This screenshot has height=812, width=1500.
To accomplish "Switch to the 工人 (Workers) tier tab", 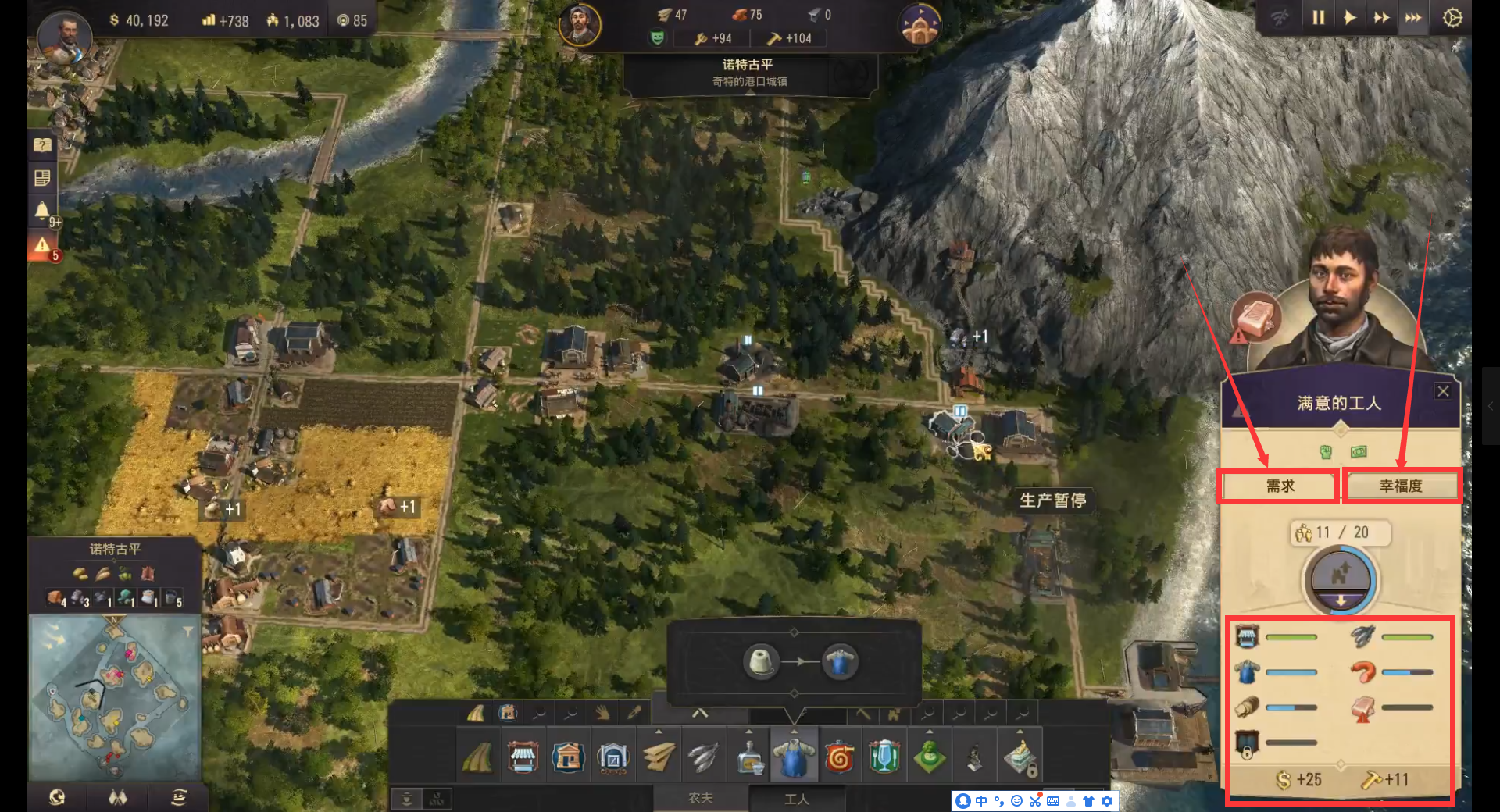I will [796, 798].
